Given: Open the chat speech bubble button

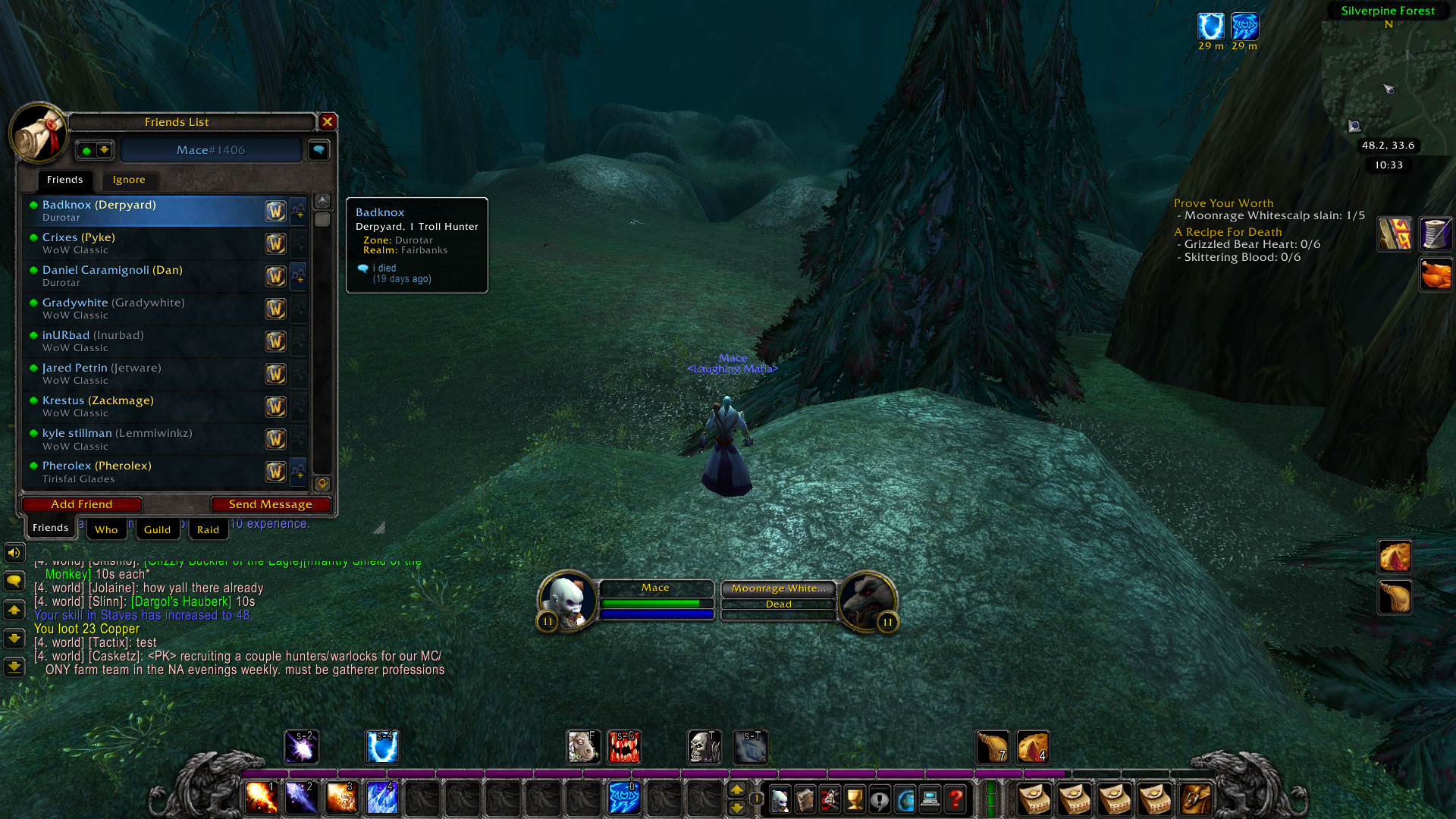Looking at the screenshot, I should pyautogui.click(x=14, y=581).
